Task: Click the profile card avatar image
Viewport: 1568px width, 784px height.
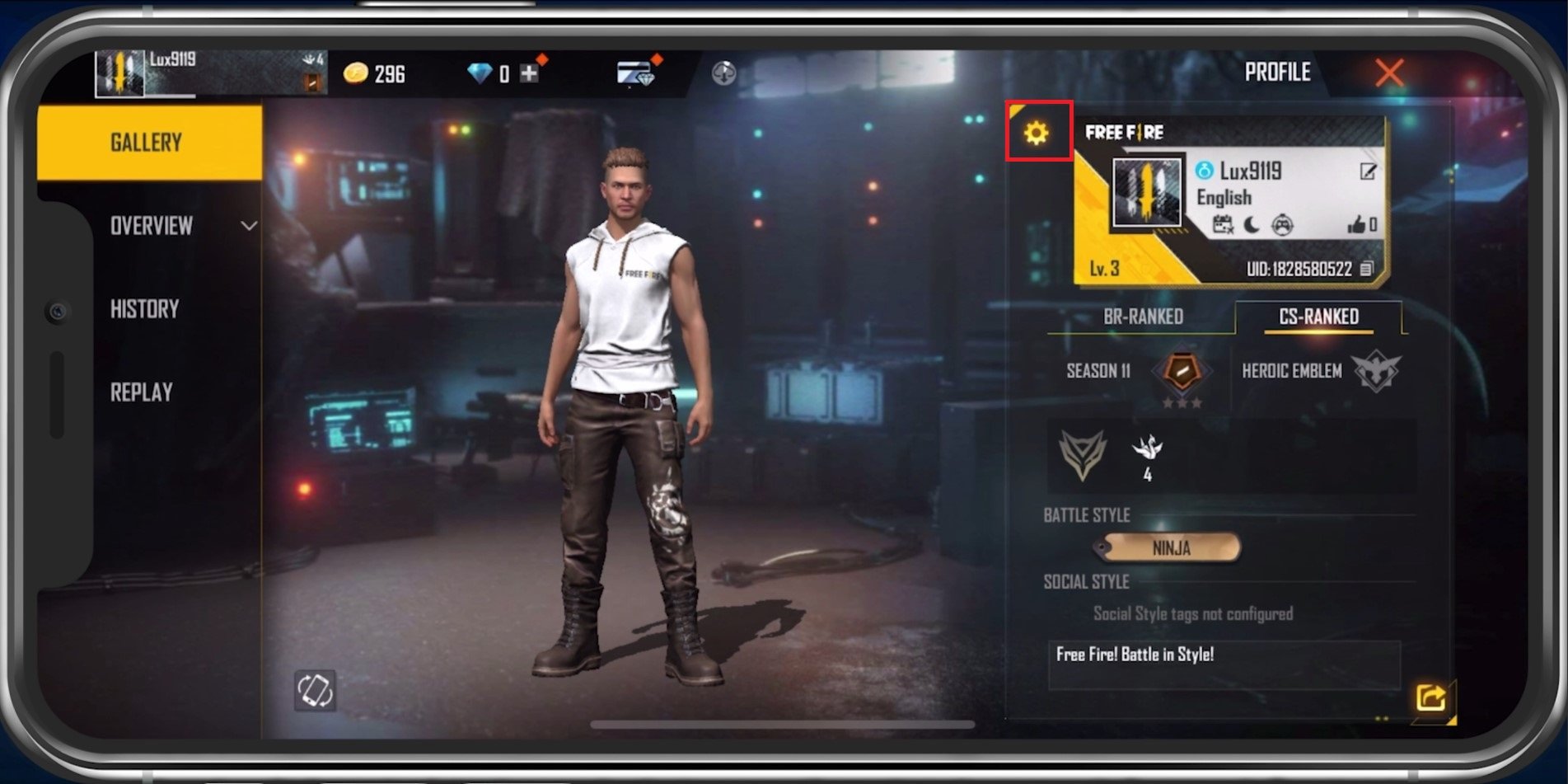Action: (x=1146, y=193)
